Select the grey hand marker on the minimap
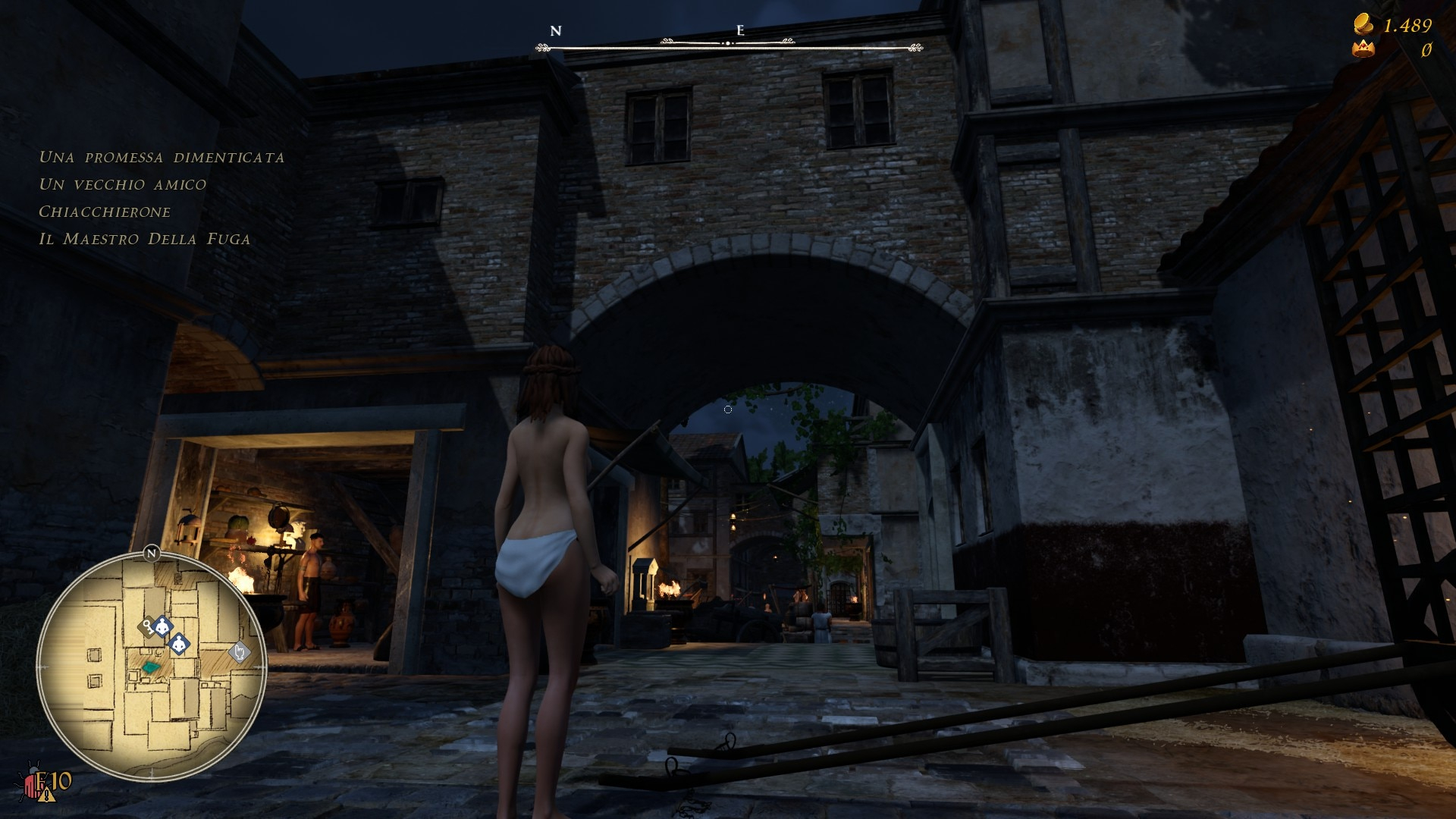 (x=240, y=652)
